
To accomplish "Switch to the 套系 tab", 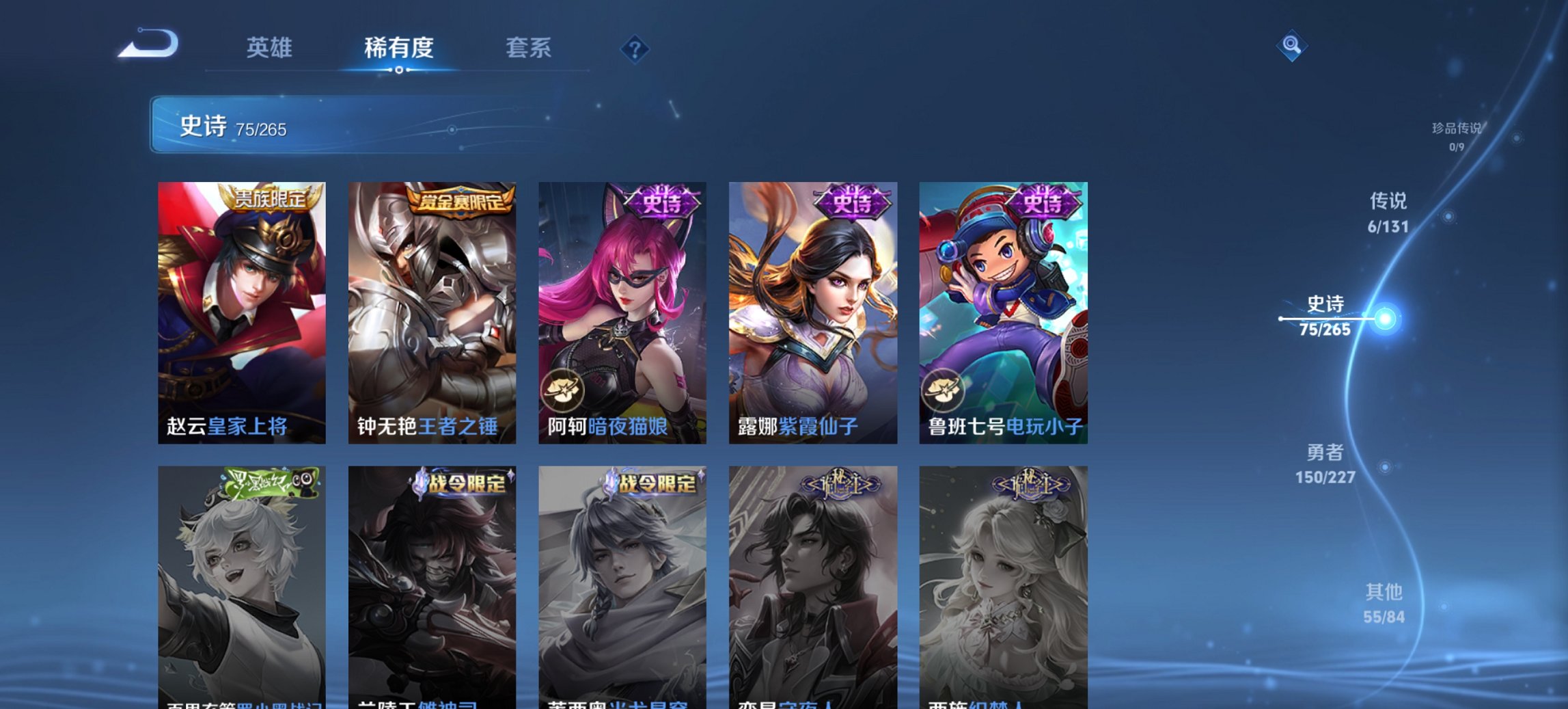I will coord(528,48).
